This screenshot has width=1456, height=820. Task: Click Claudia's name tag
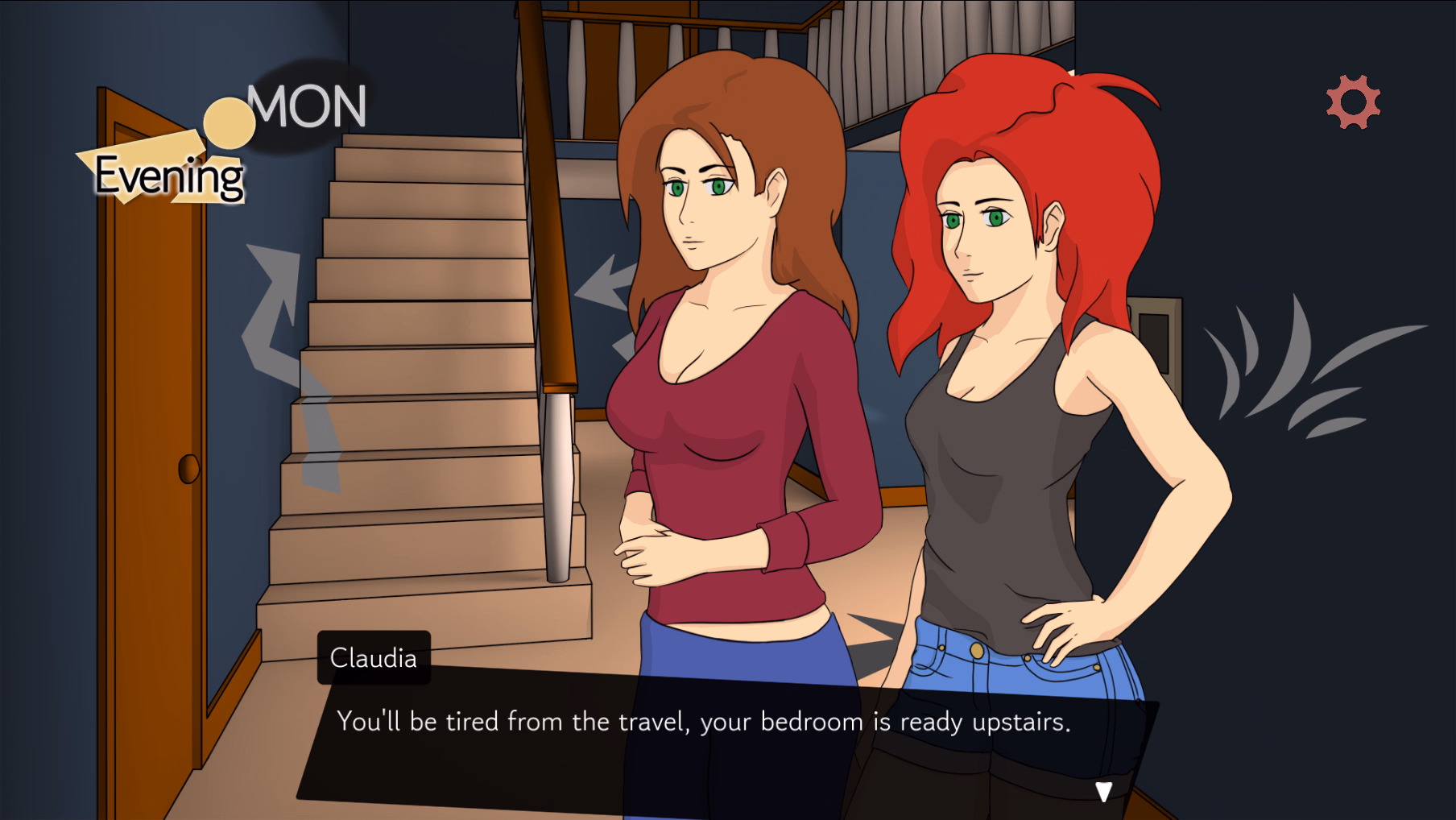coord(374,657)
